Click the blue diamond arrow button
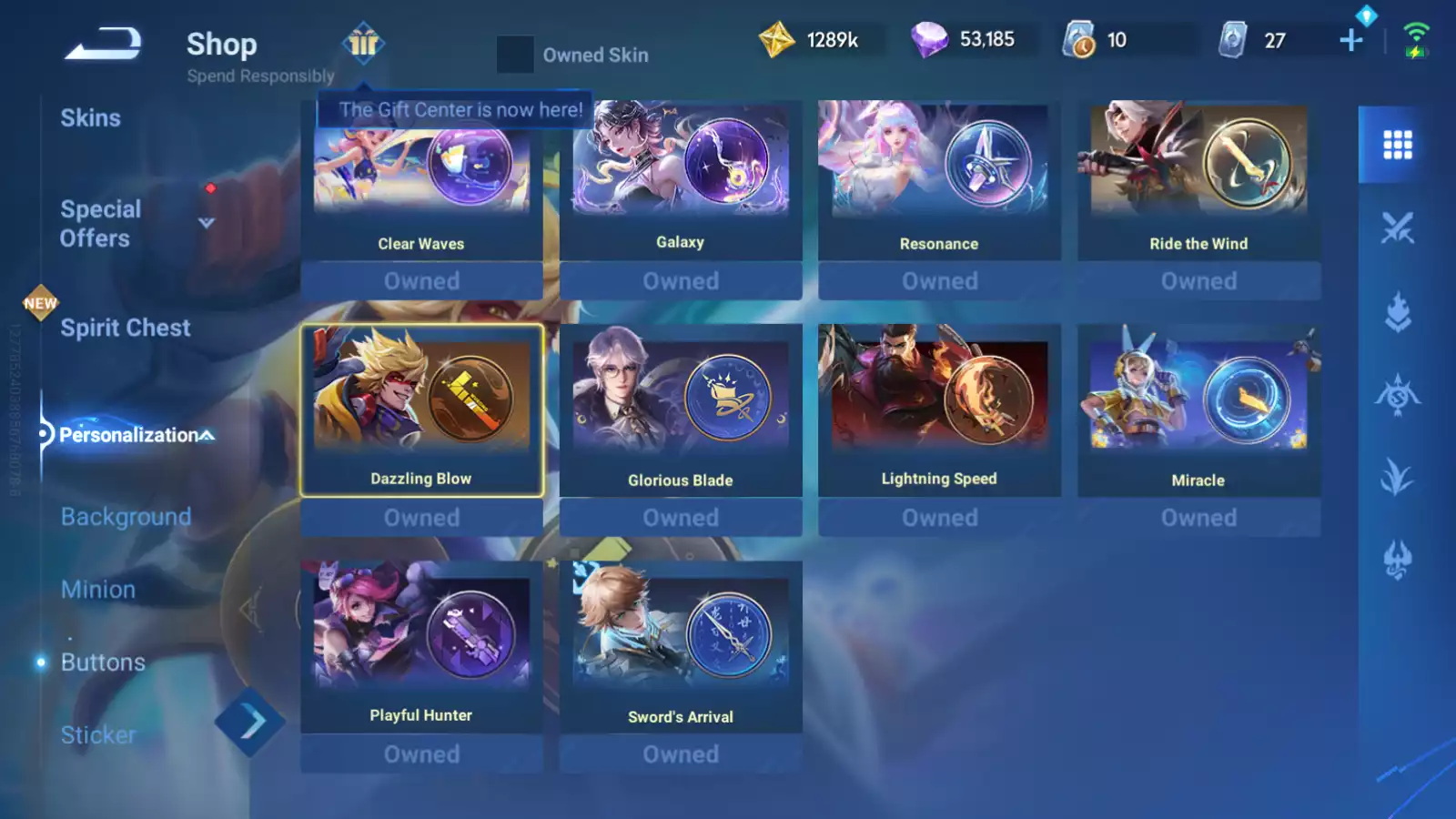The image size is (1456, 819). pos(250,723)
